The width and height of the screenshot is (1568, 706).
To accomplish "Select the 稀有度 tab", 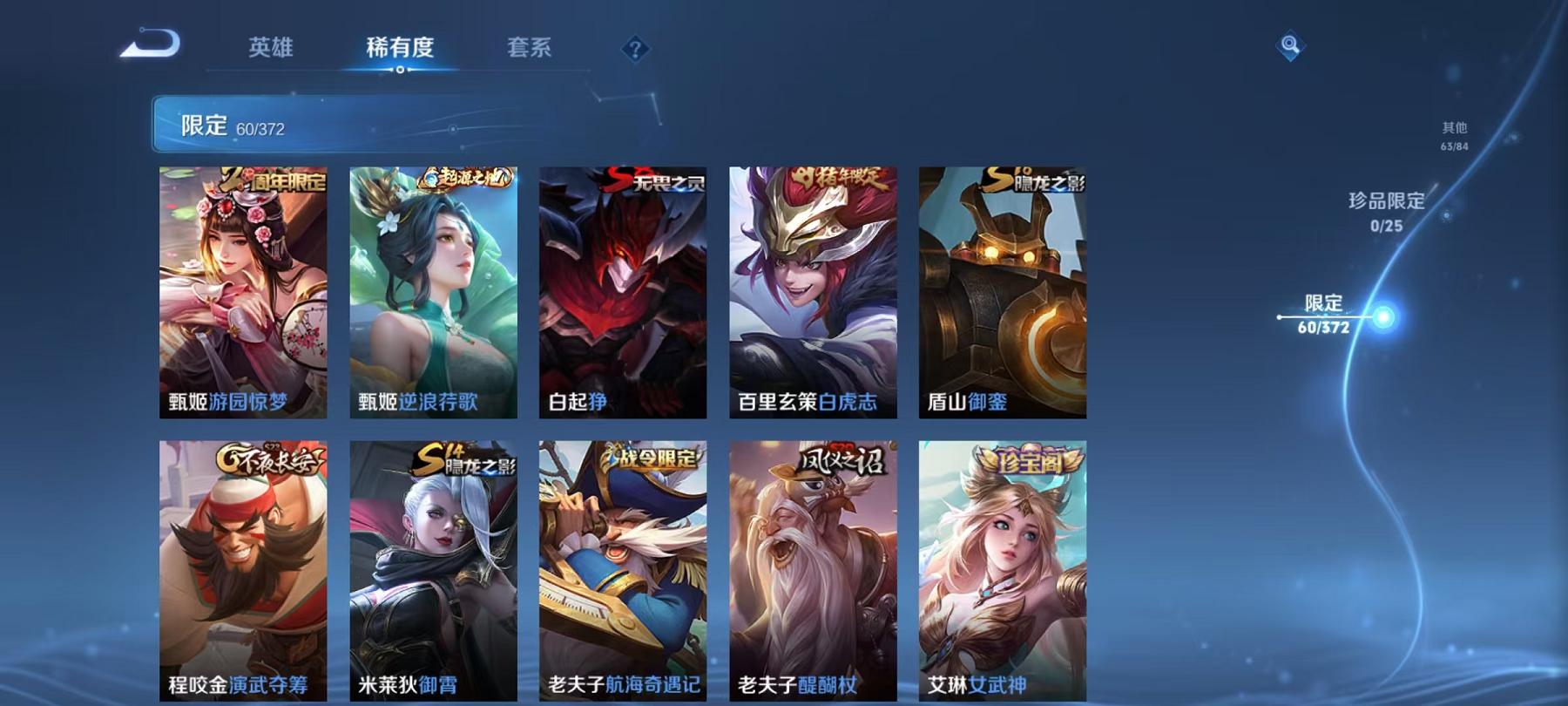I will click(402, 50).
